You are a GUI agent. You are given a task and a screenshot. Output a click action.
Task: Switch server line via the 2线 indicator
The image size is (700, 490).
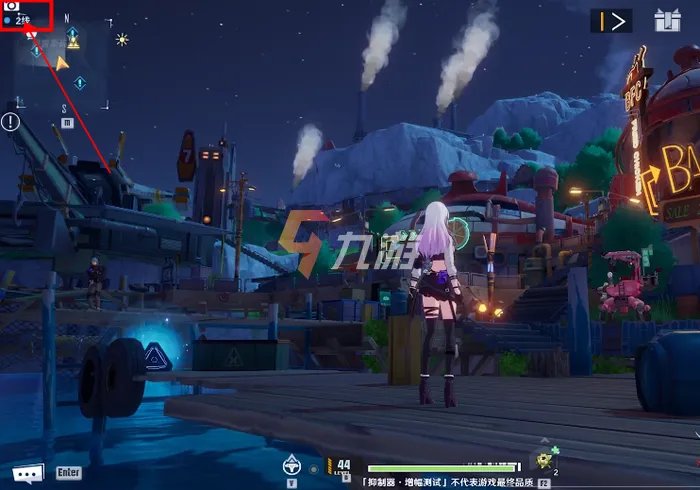[x=20, y=19]
